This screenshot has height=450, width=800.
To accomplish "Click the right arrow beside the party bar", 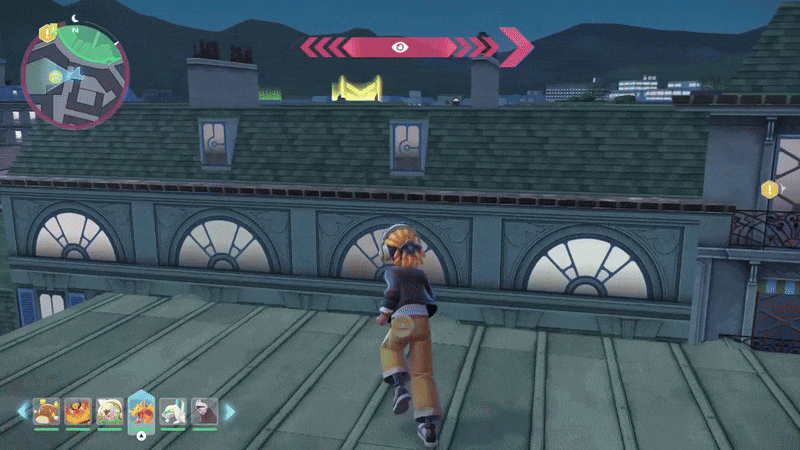I will click(229, 412).
